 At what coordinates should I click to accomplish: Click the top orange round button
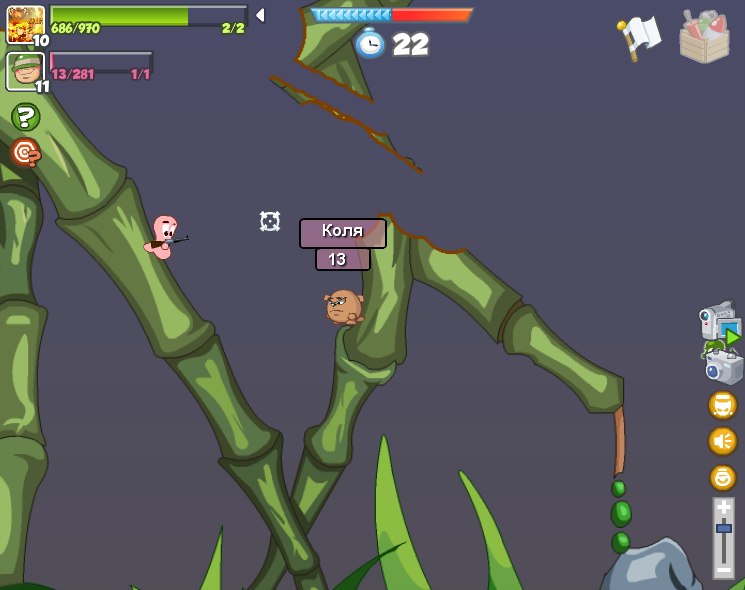pyautogui.click(x=722, y=405)
